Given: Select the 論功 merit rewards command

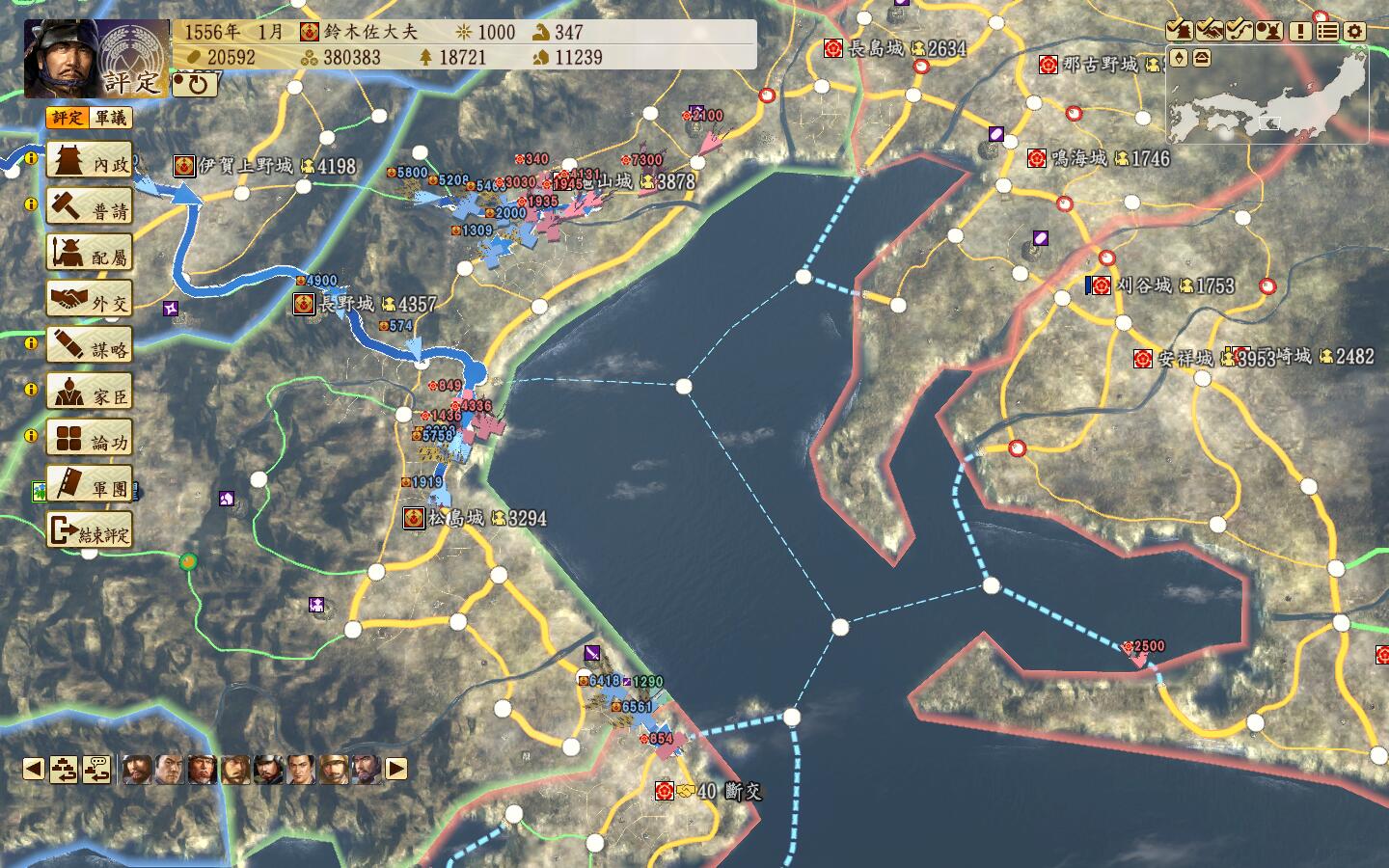Looking at the screenshot, I should [x=90, y=439].
